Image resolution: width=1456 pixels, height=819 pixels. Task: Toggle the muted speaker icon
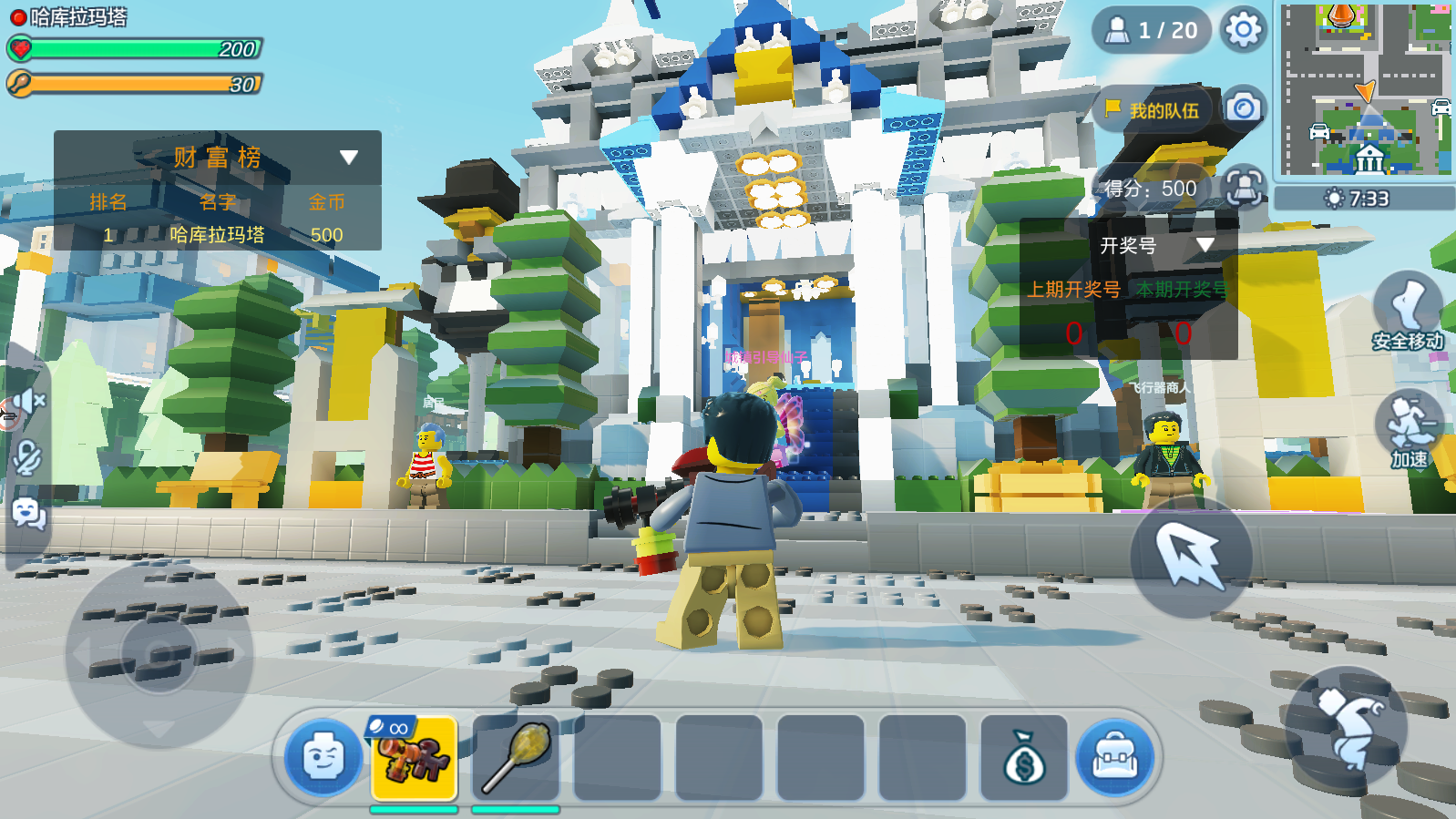click(x=29, y=401)
